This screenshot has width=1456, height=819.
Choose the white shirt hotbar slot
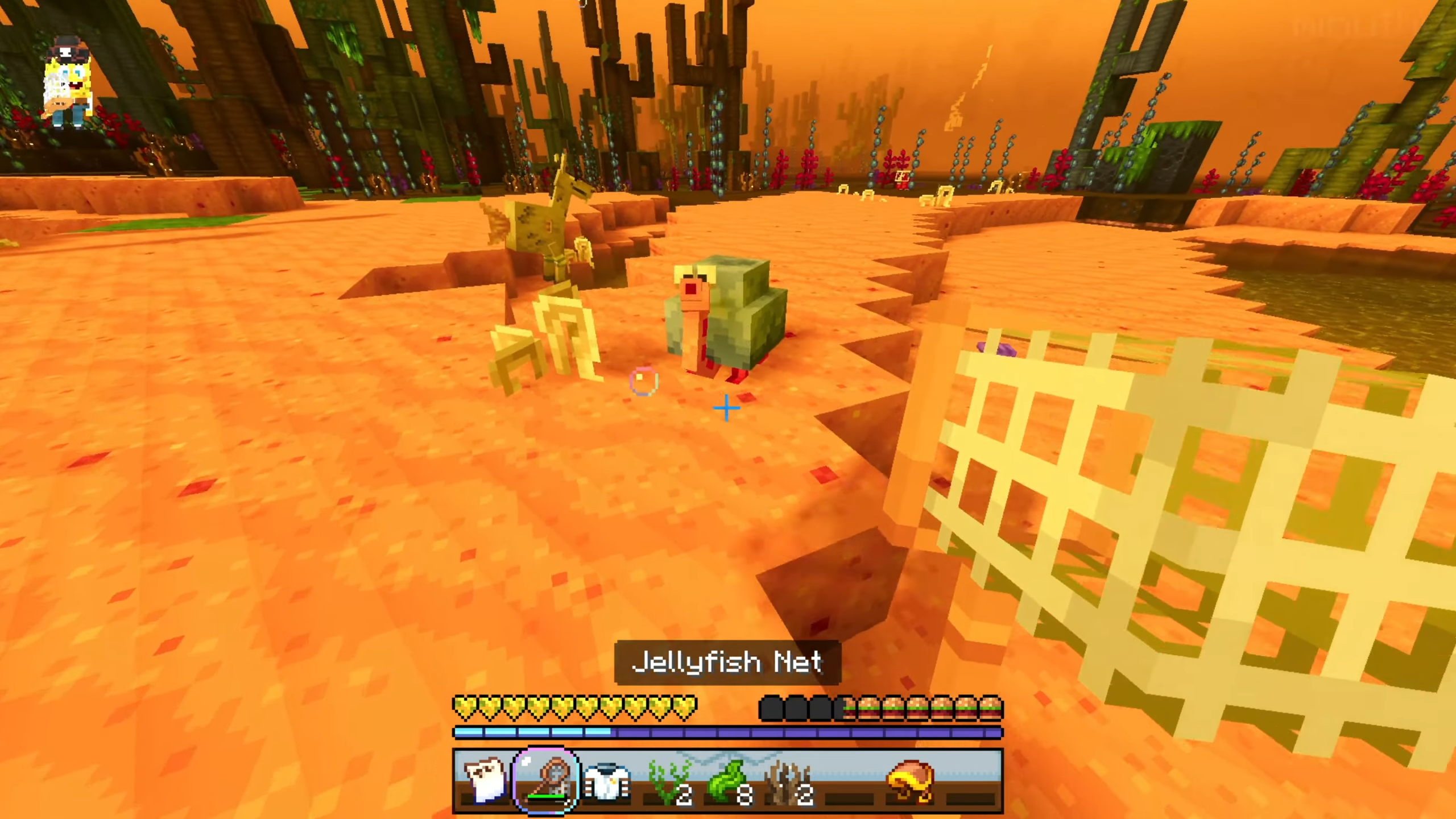607,780
